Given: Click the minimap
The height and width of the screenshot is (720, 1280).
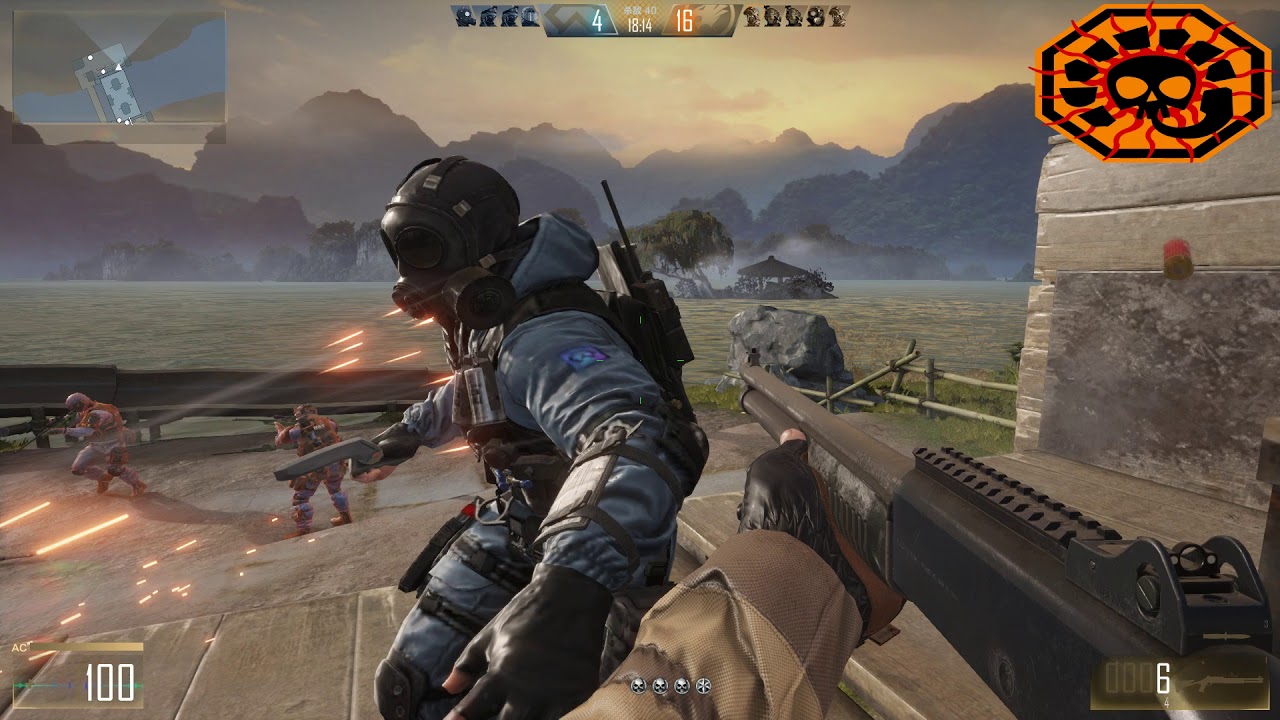Looking at the screenshot, I should (119, 67).
